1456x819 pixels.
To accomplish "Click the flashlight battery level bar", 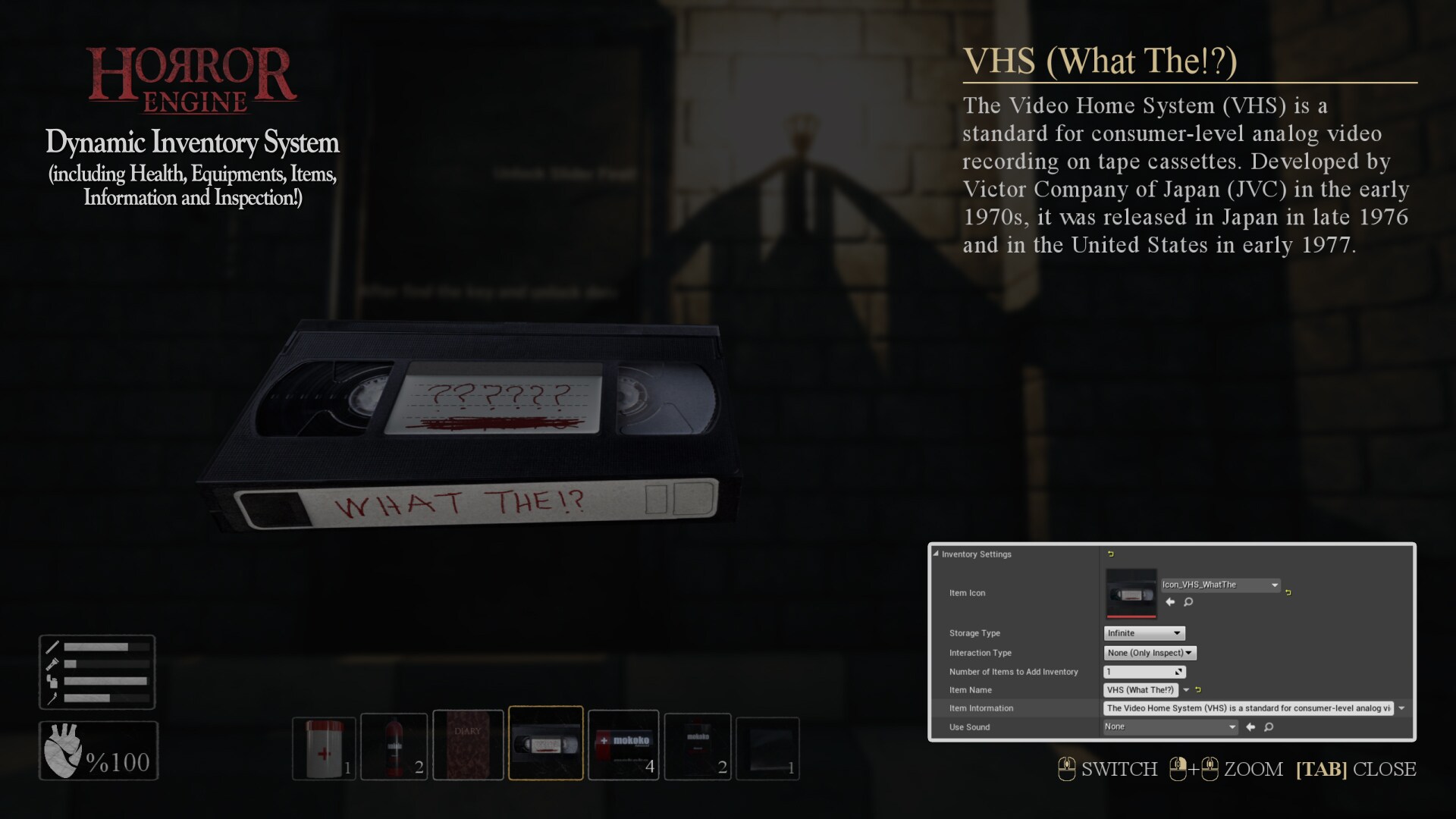I will click(106, 664).
